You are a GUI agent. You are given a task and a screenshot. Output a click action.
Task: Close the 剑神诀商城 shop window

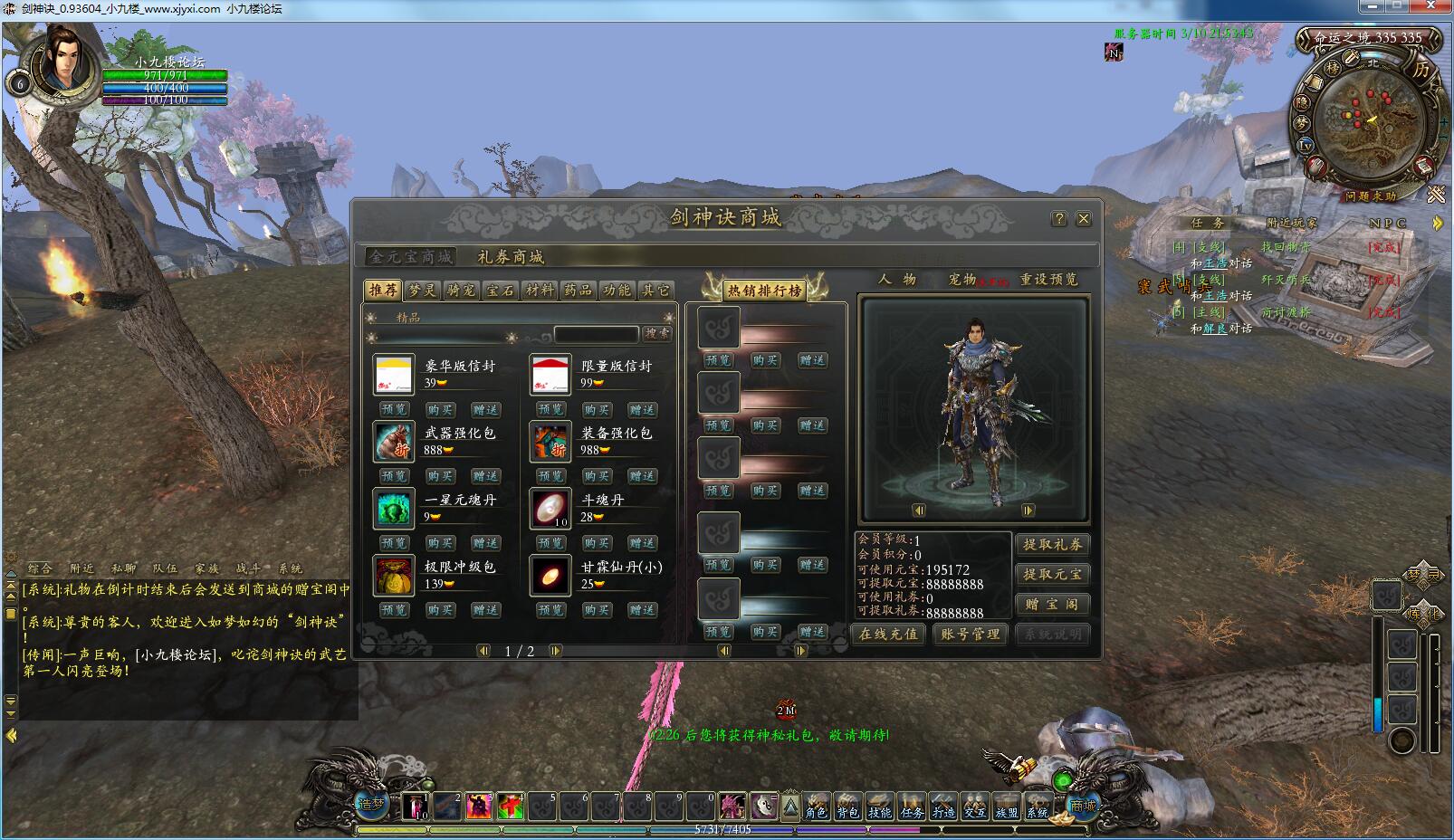pyautogui.click(x=1083, y=219)
